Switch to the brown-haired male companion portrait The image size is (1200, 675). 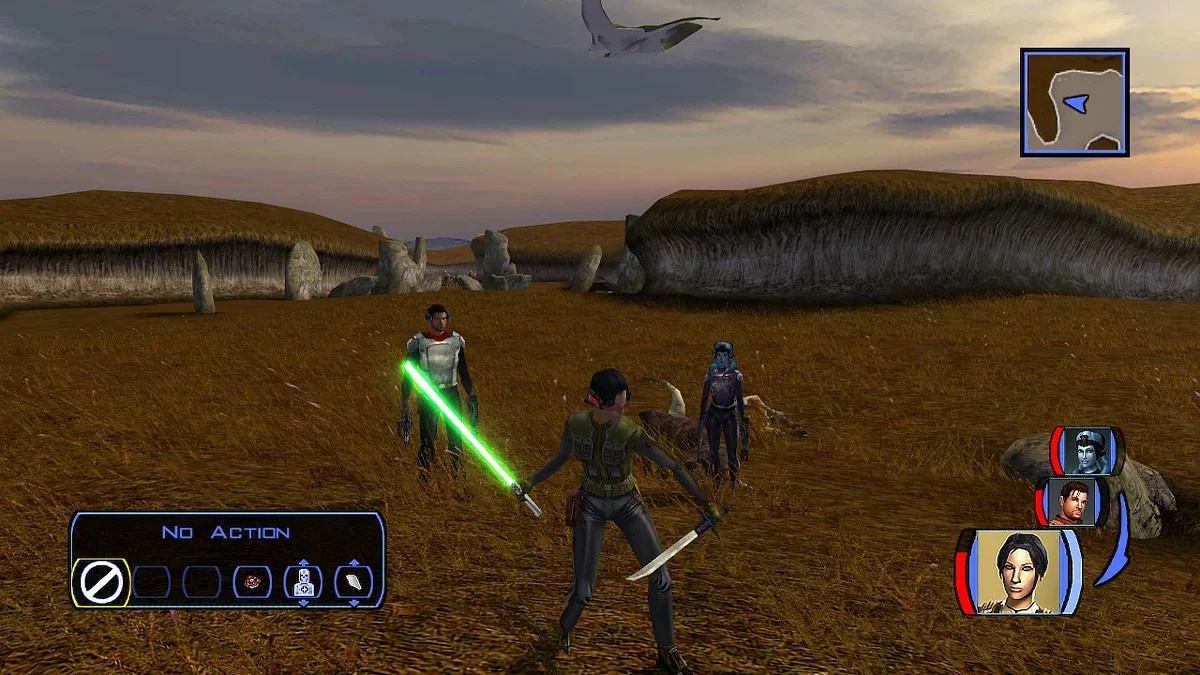(x=1072, y=501)
